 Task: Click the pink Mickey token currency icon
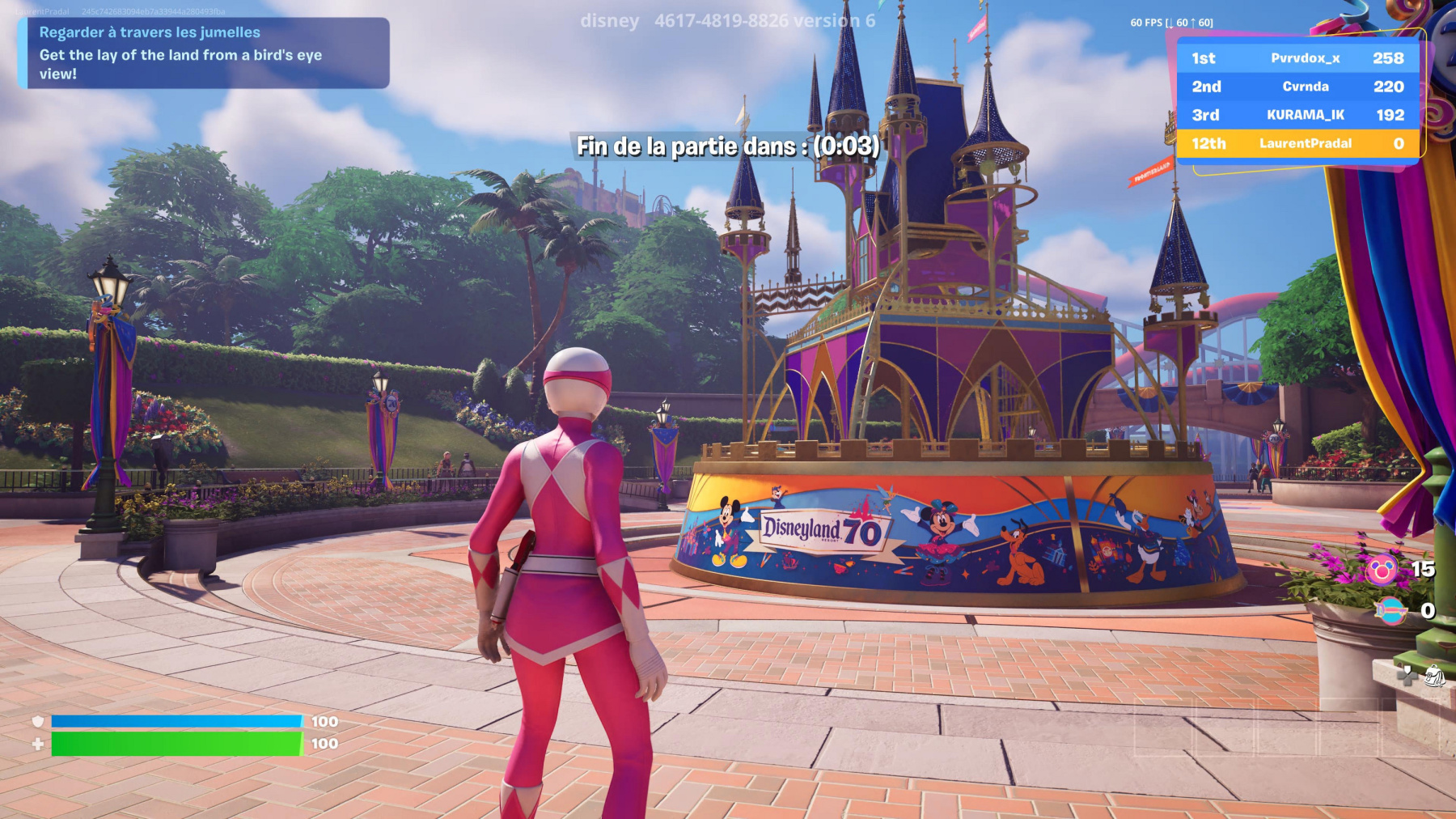click(x=1381, y=570)
